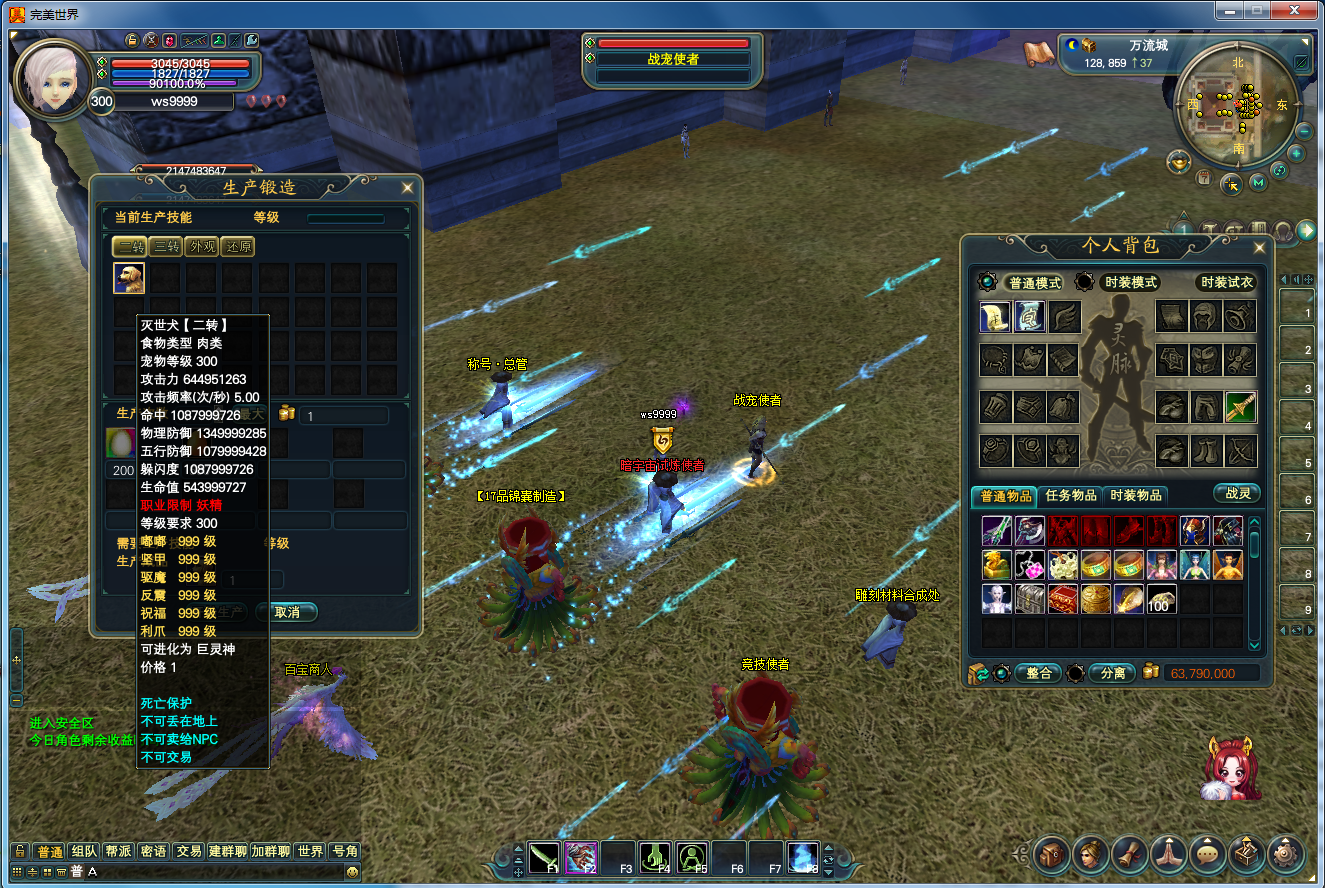Close the 个人背包 inventory window
Viewport: 1325px width, 888px height.
(x=1259, y=247)
